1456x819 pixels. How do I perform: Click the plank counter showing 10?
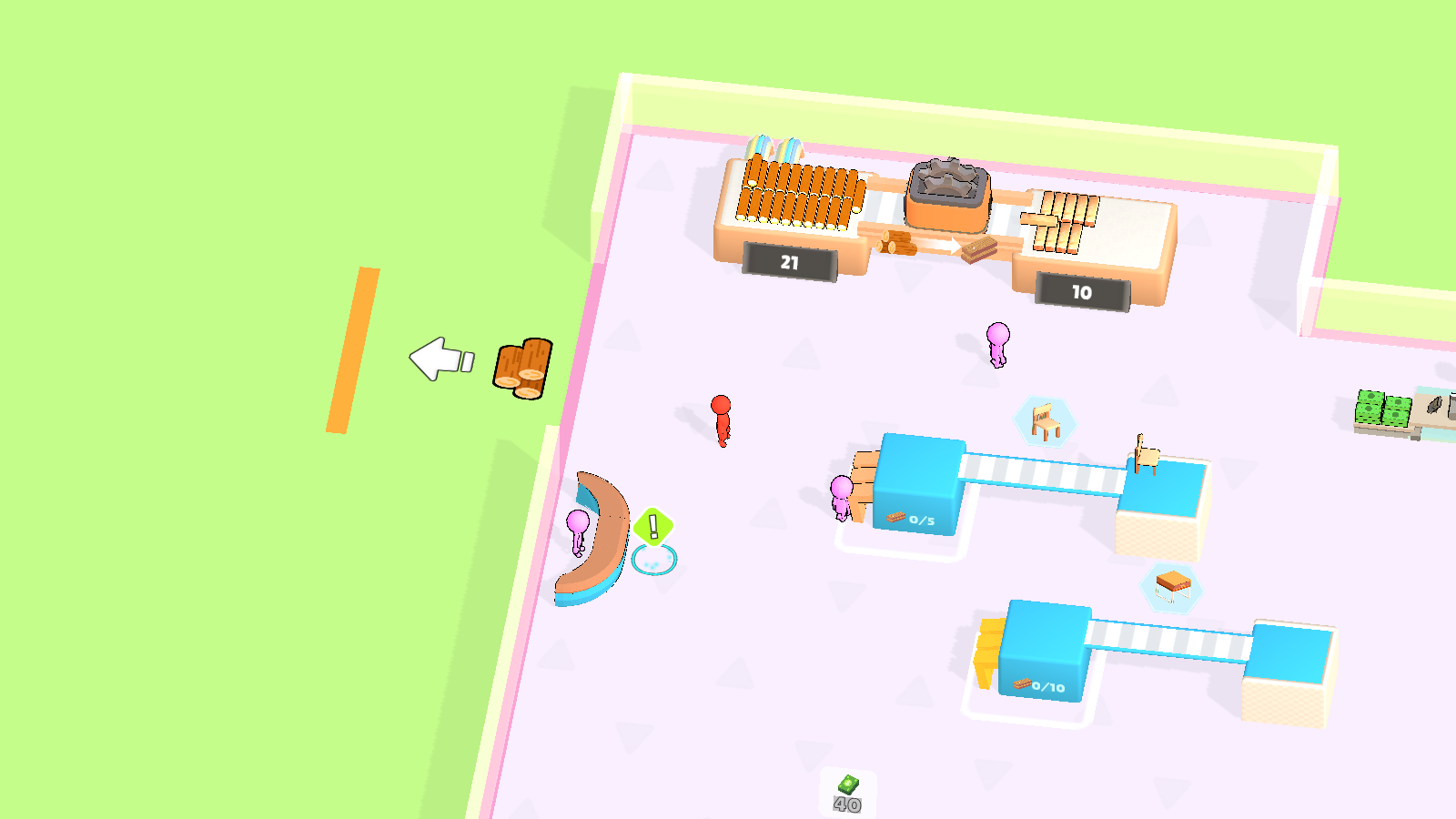pos(1081,293)
